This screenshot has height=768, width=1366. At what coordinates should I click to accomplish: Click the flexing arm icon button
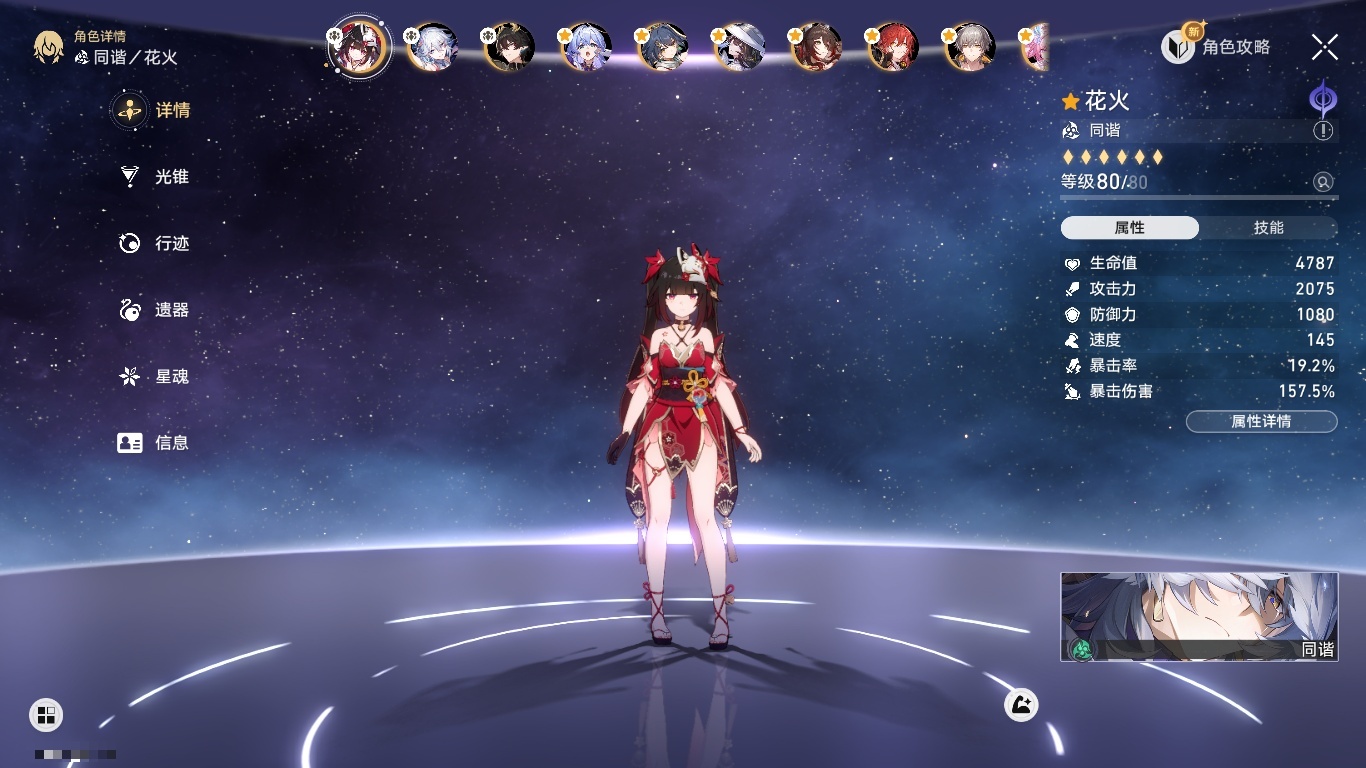pos(1021,705)
